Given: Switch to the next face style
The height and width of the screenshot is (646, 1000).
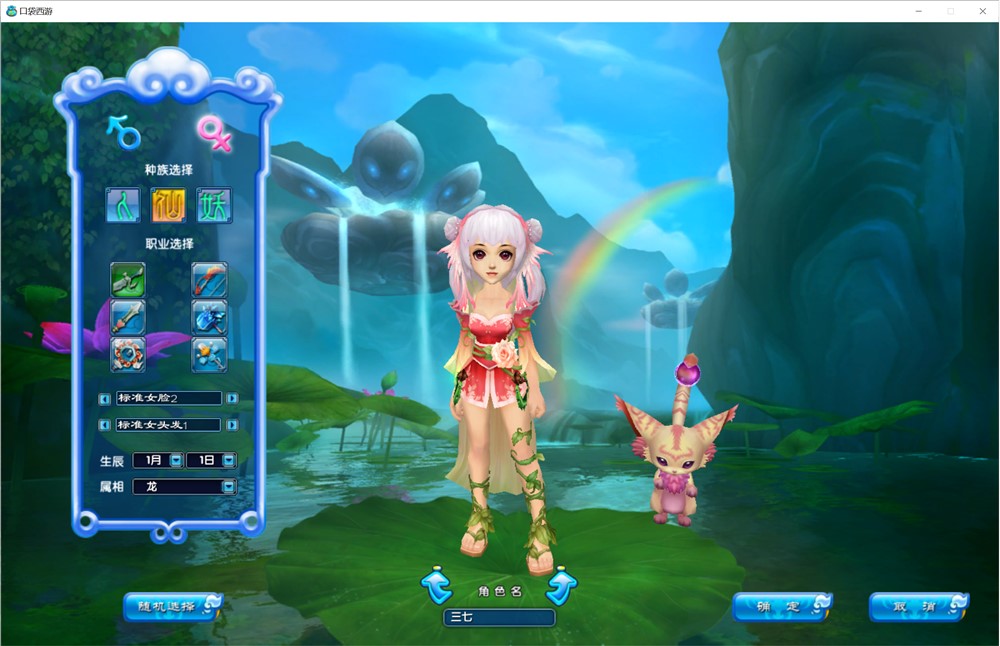Looking at the screenshot, I should (232, 398).
